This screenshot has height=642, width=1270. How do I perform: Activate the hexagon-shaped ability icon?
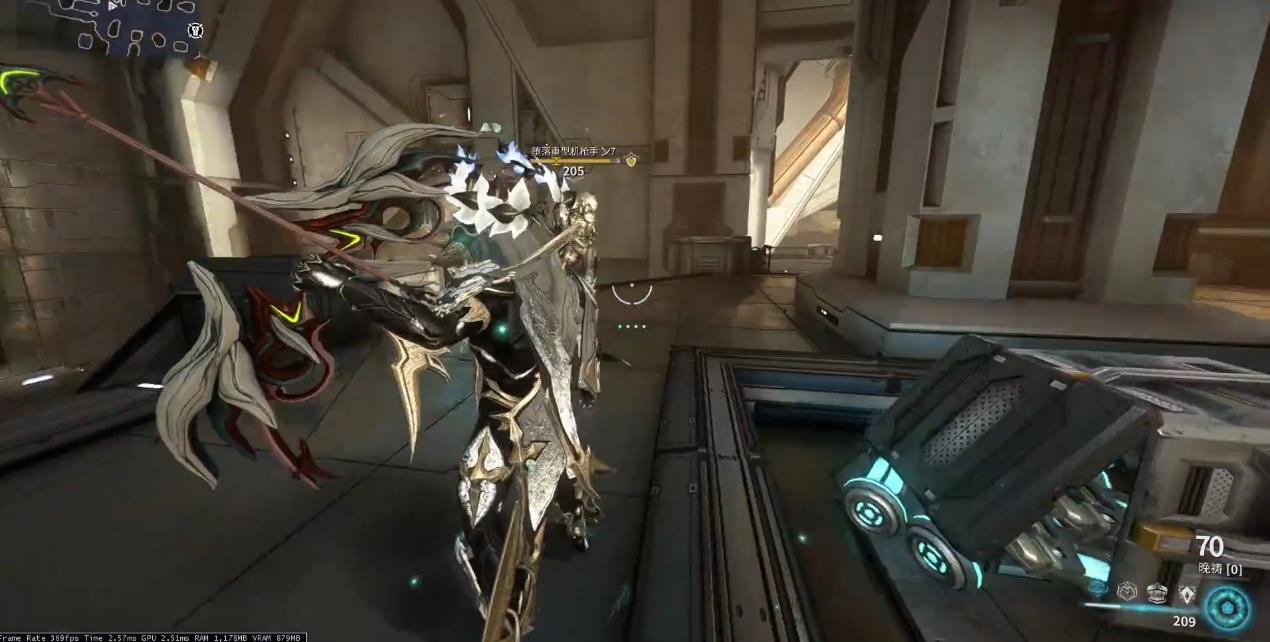pyautogui.click(x=1128, y=591)
